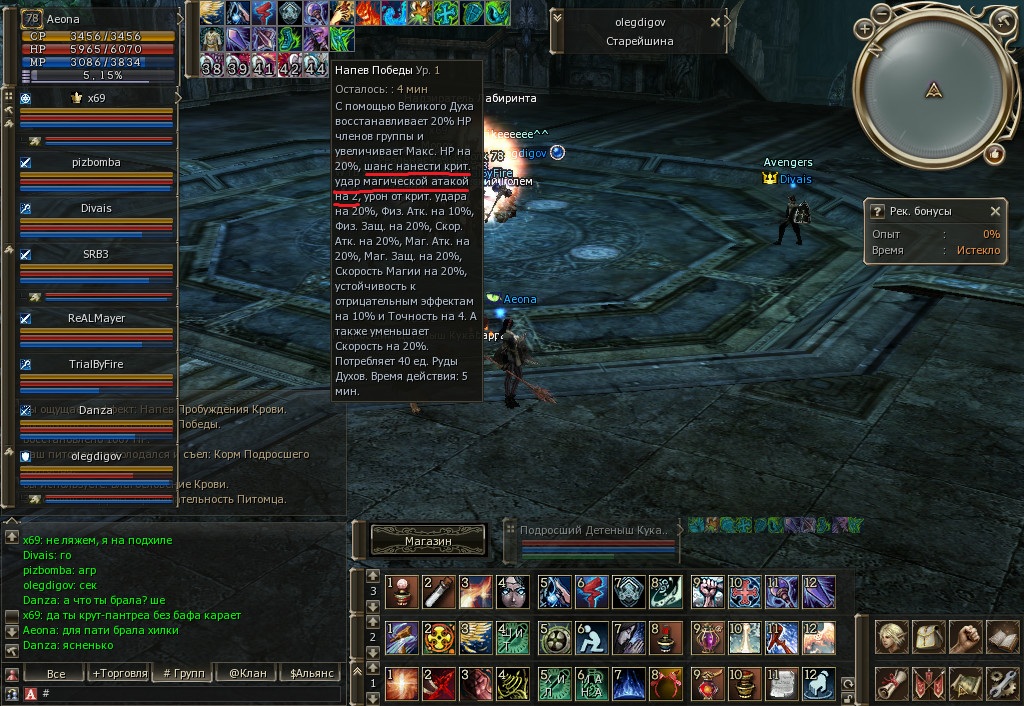Image resolution: width=1024 pixels, height=706 pixels.
Task: Open the @Клан chat tab
Action: coord(247,673)
